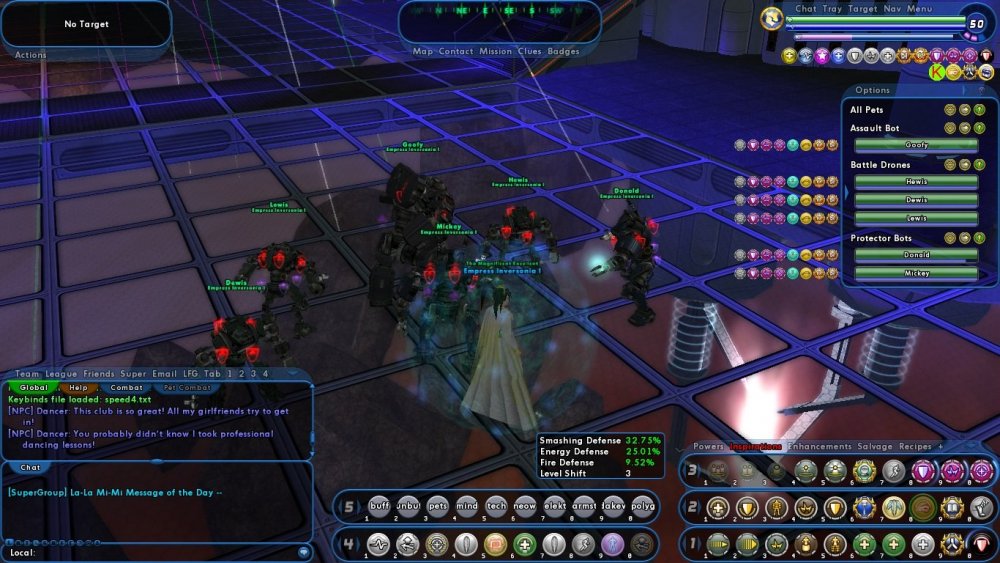Toggle the Nav window from the status bar

892,9
